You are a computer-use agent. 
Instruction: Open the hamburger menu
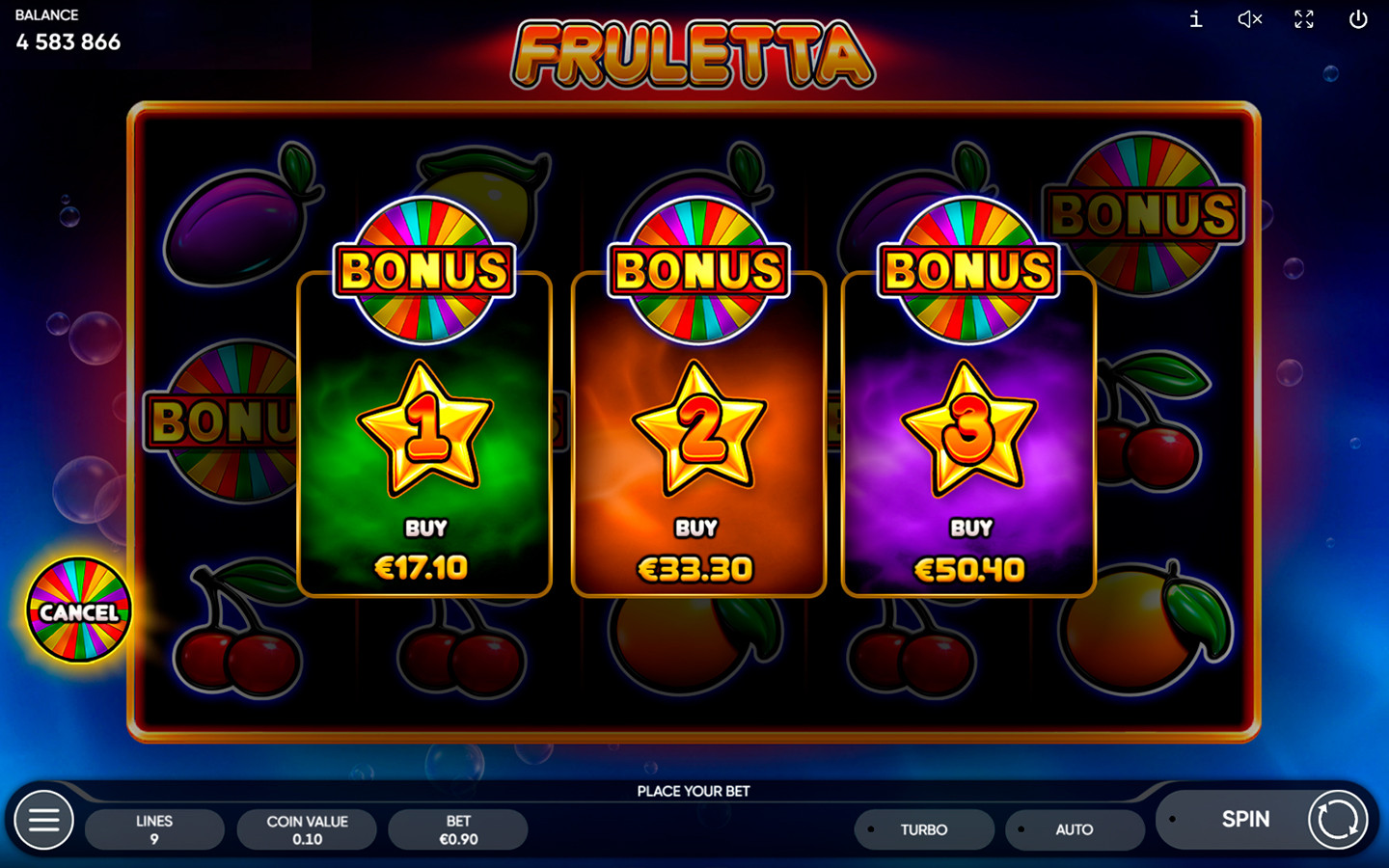coord(43,820)
